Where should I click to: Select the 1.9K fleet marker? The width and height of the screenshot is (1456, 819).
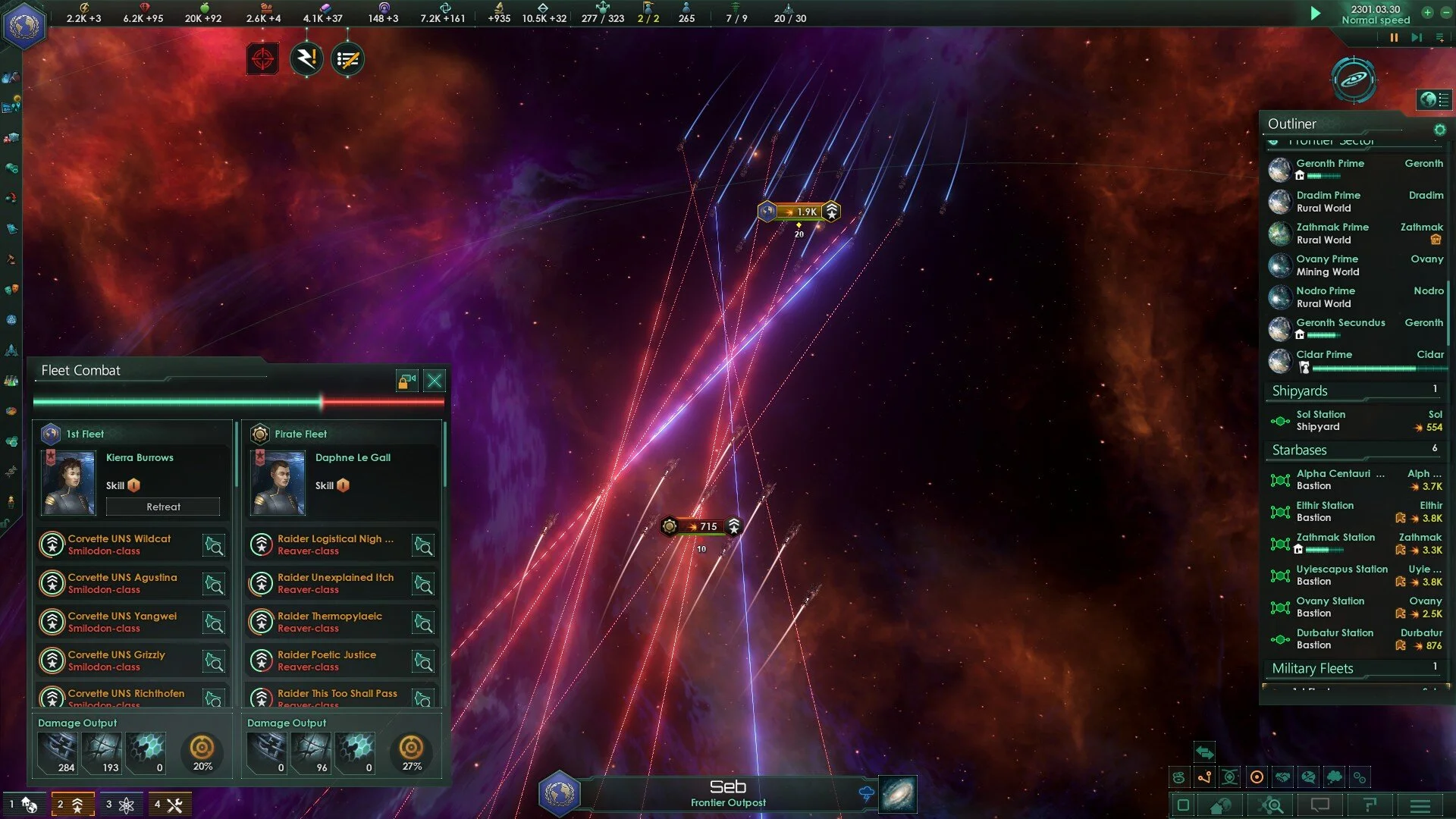pos(800,212)
